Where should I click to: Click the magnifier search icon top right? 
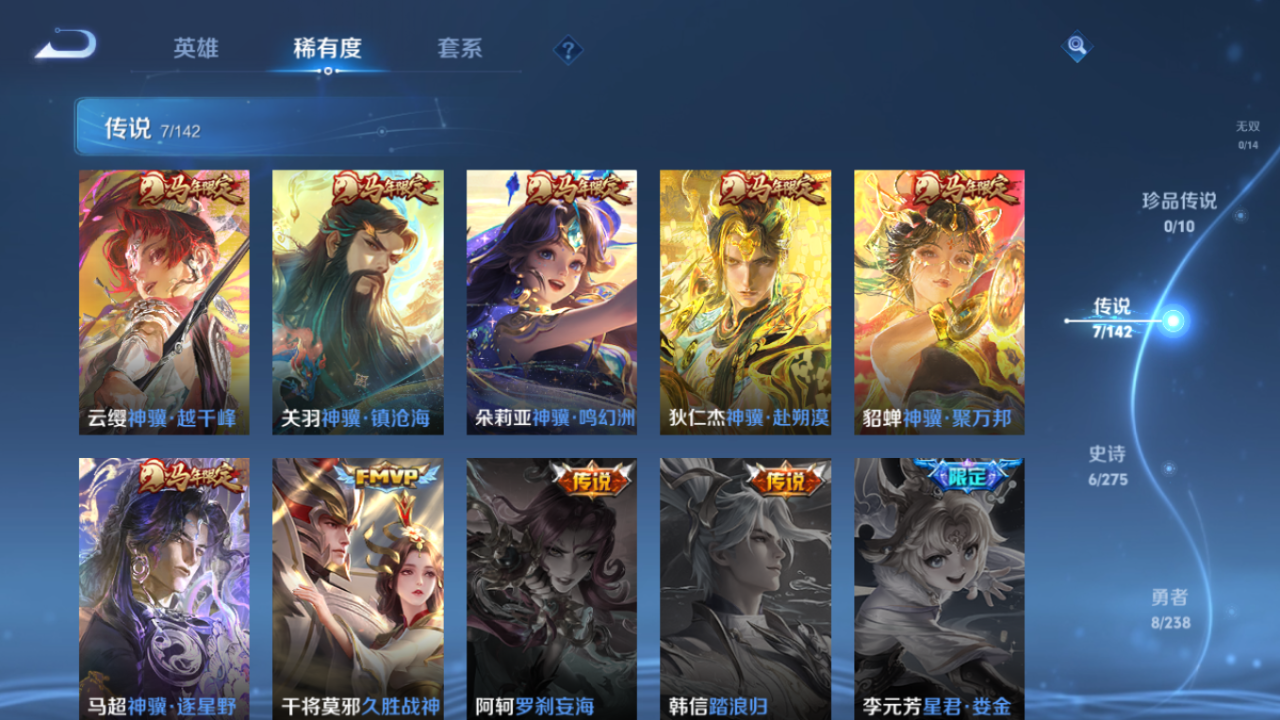point(1077,46)
